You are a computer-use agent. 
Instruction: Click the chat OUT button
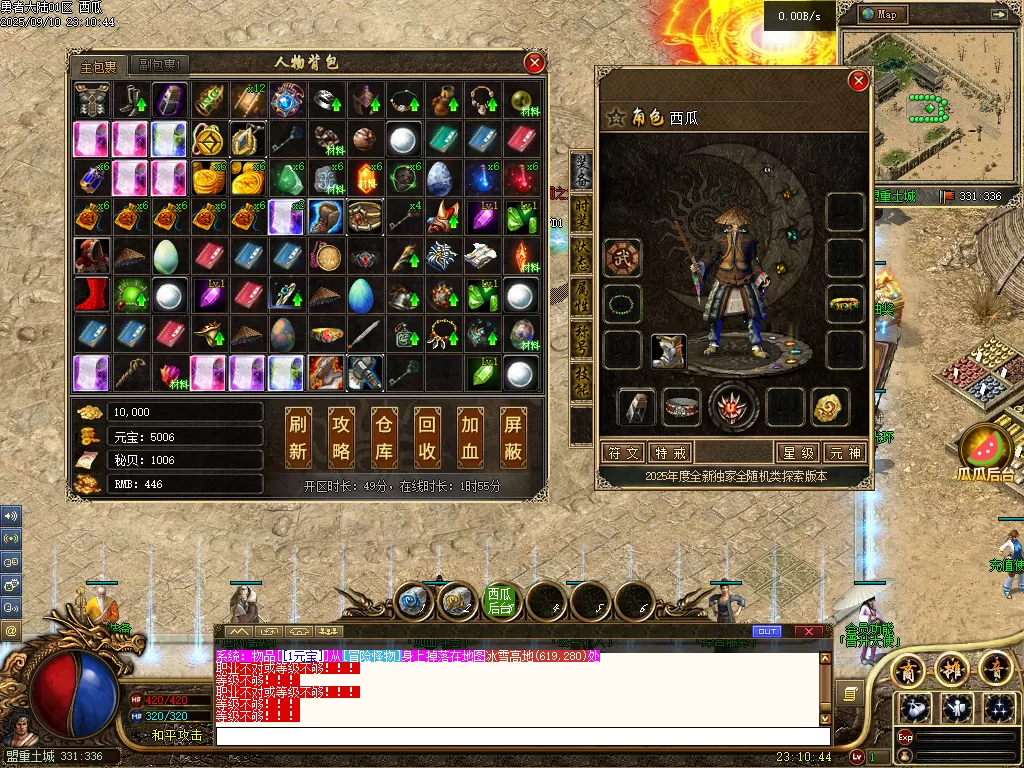click(x=767, y=631)
